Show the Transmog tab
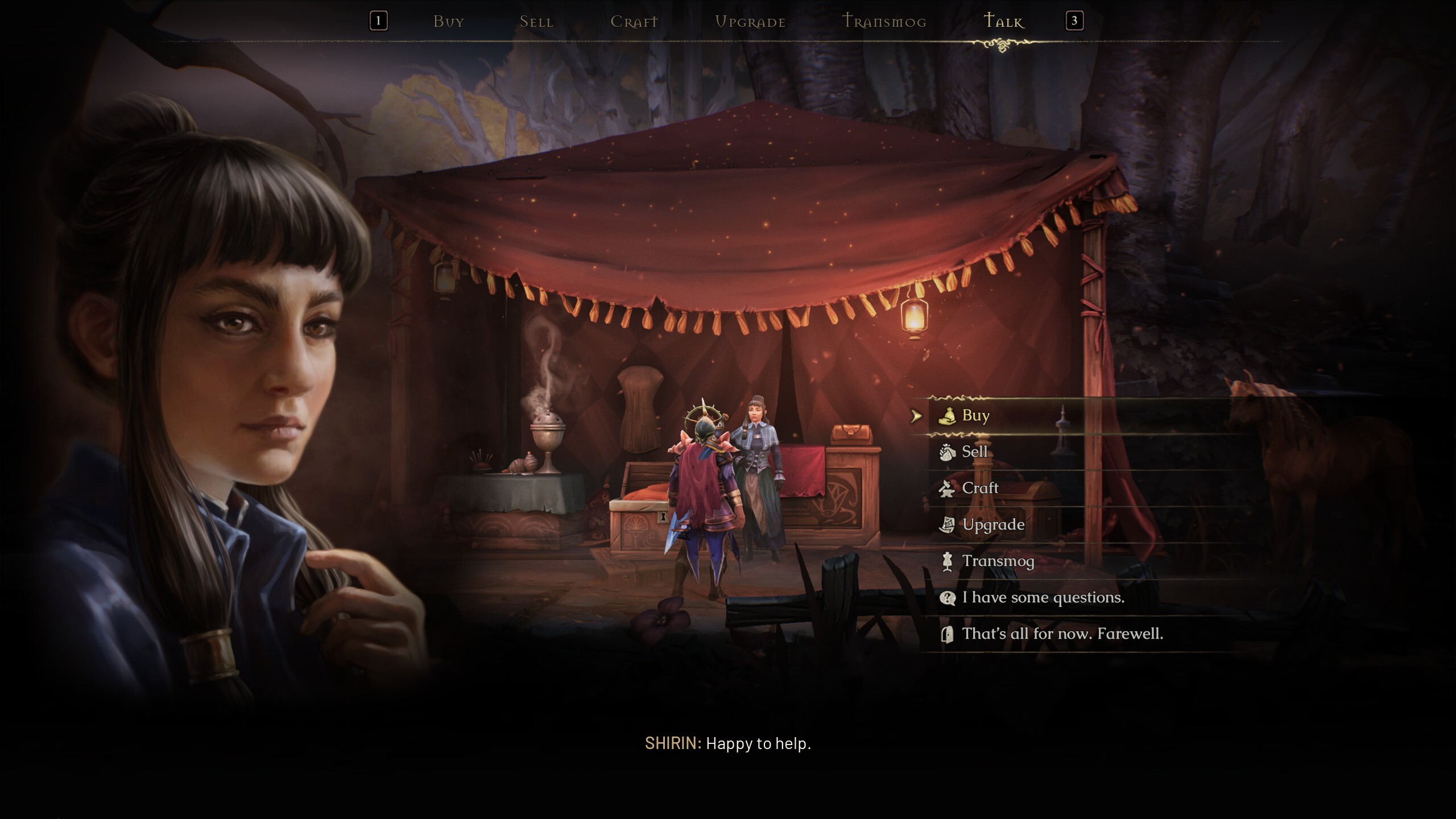The image size is (1456, 819). (884, 22)
